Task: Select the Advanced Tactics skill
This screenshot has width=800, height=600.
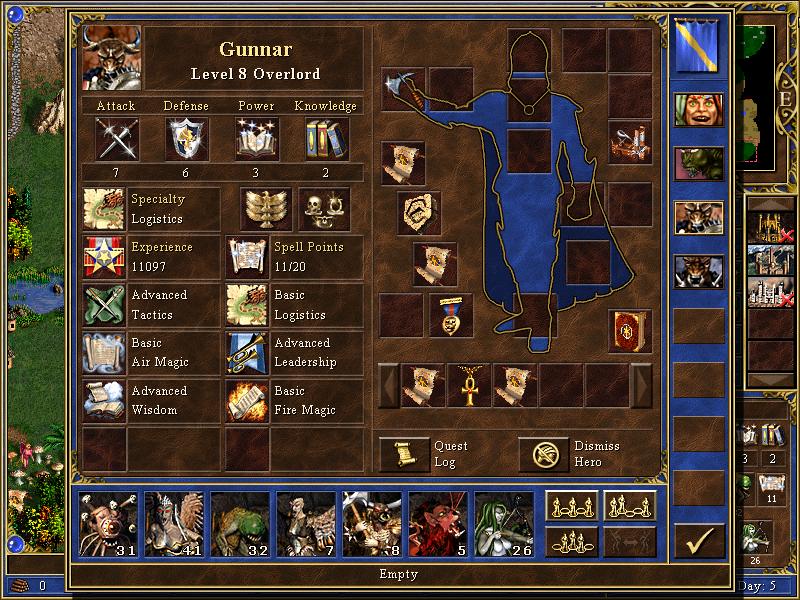Action: tap(104, 306)
